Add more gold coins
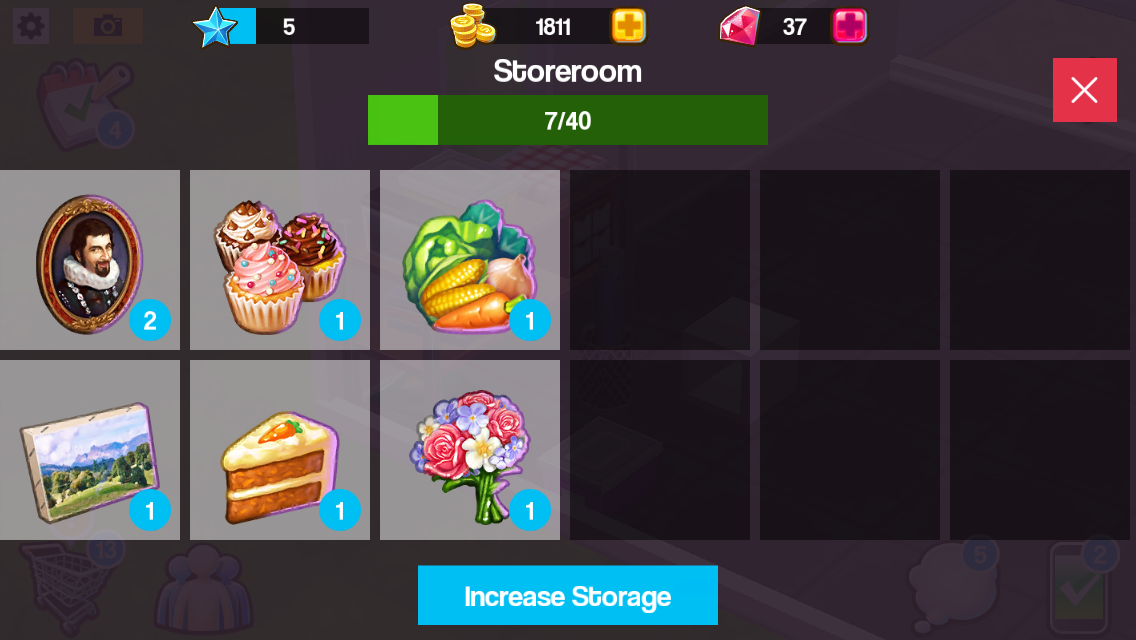This screenshot has height=640, width=1136. (629, 26)
